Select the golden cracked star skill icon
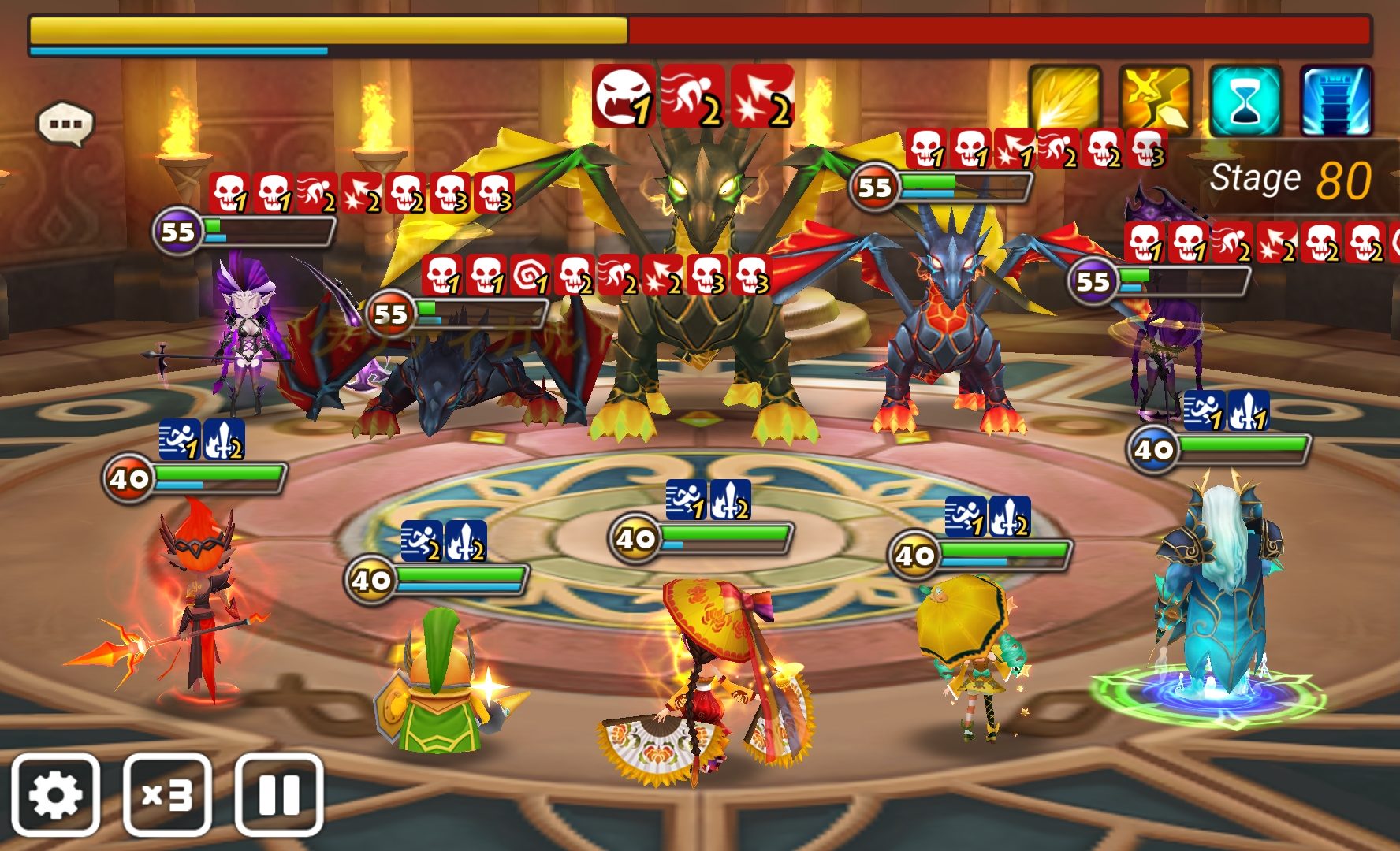 pyautogui.click(x=1155, y=101)
